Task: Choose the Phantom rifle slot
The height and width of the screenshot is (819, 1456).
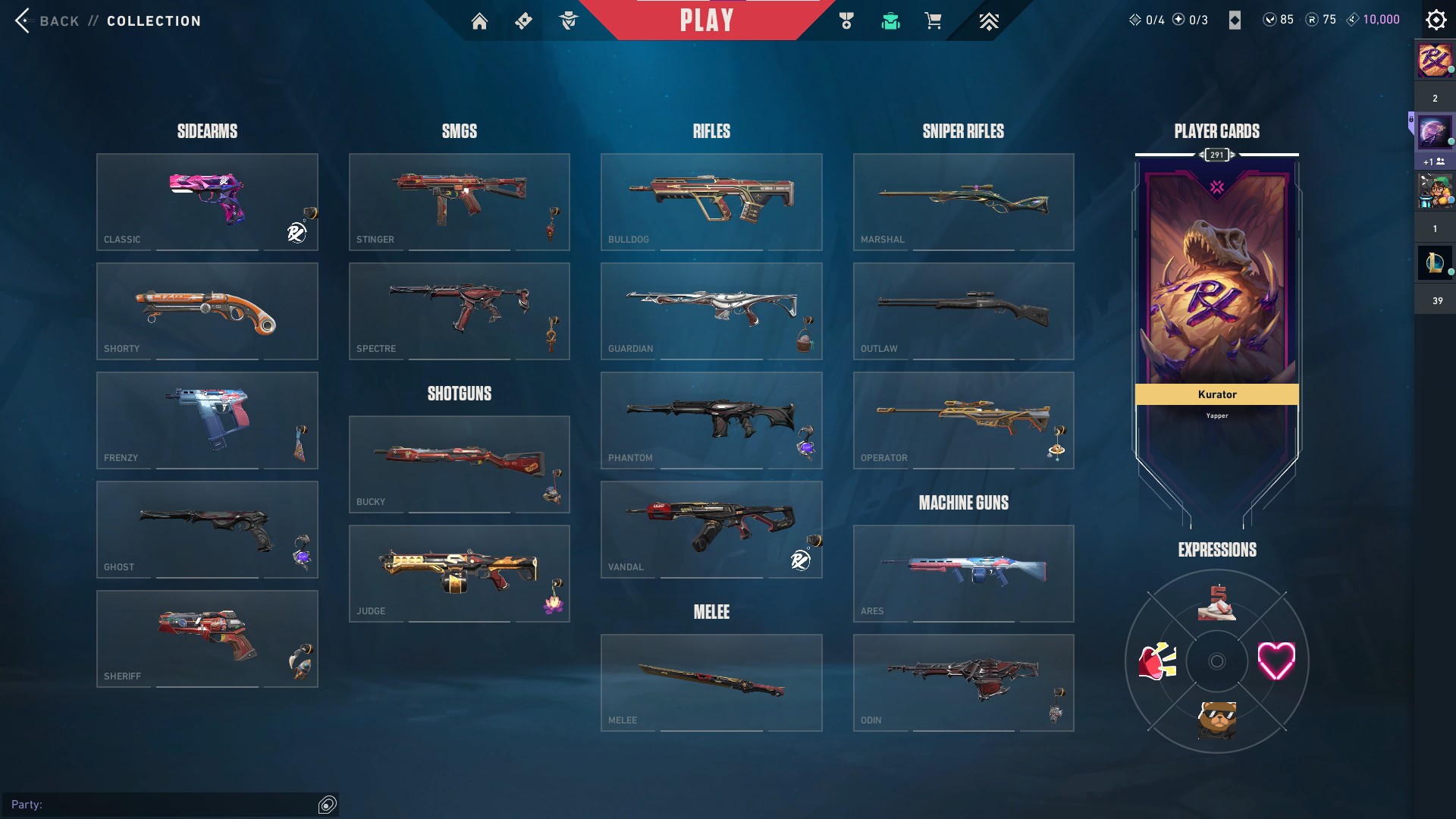Action: click(x=711, y=420)
